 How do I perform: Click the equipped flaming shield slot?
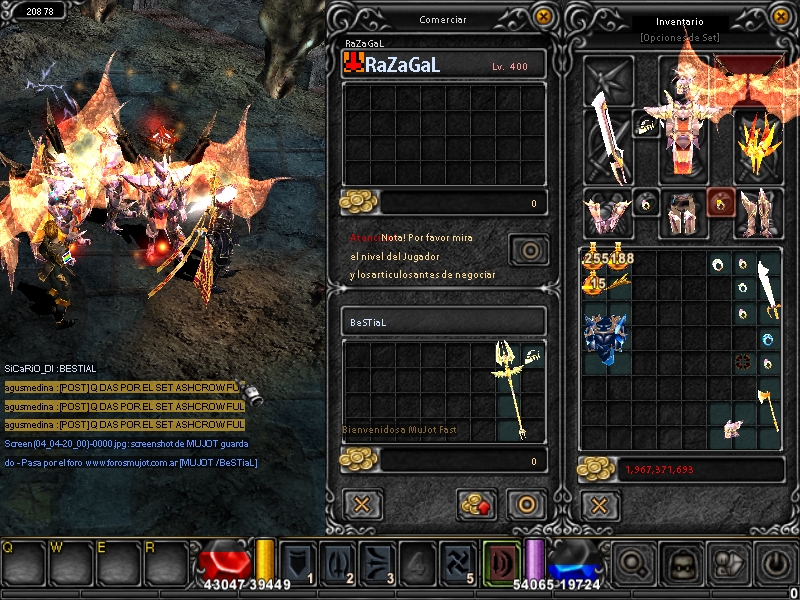(758, 145)
